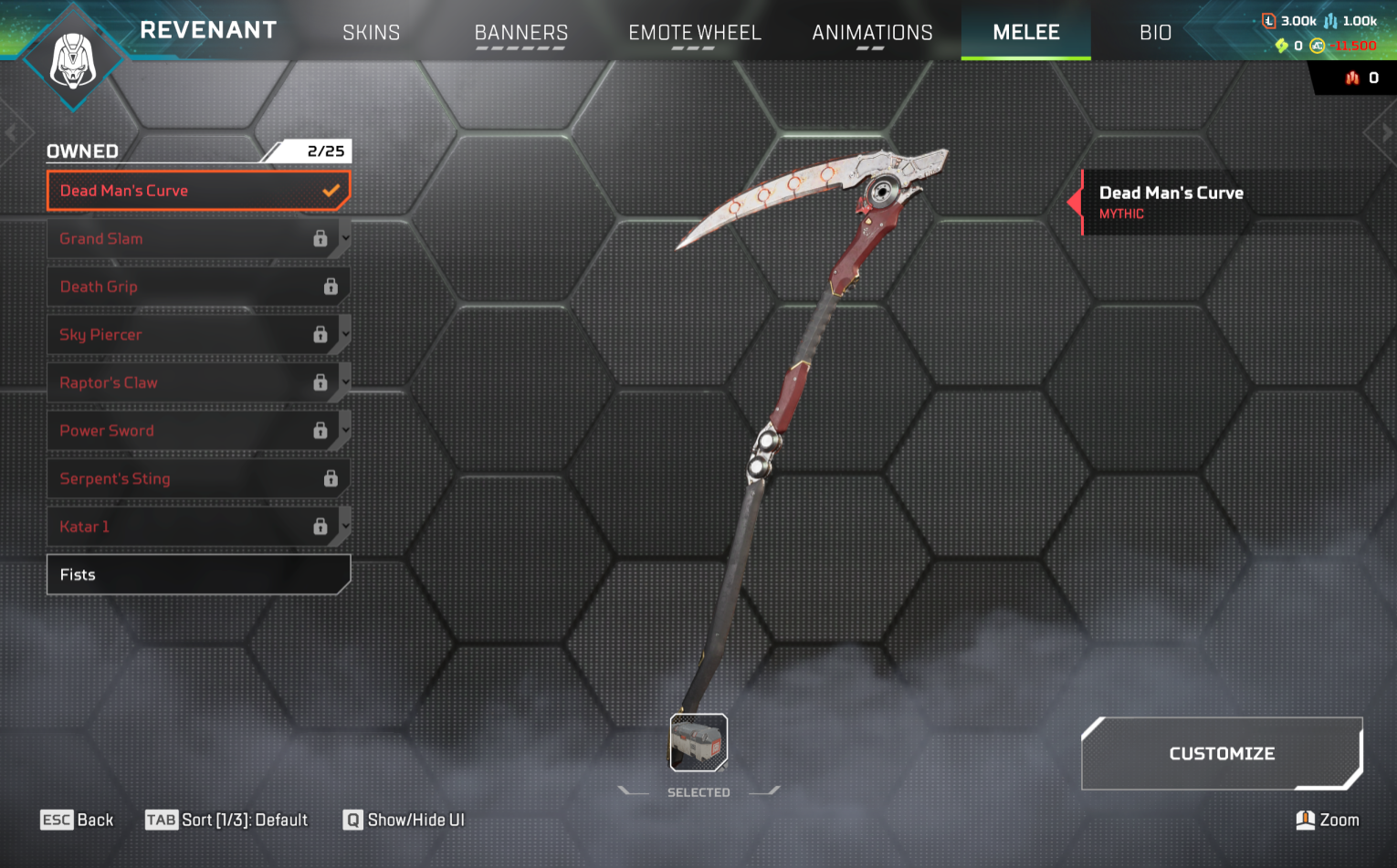Change sort order from Default
The width and height of the screenshot is (1397, 868).
point(227,820)
